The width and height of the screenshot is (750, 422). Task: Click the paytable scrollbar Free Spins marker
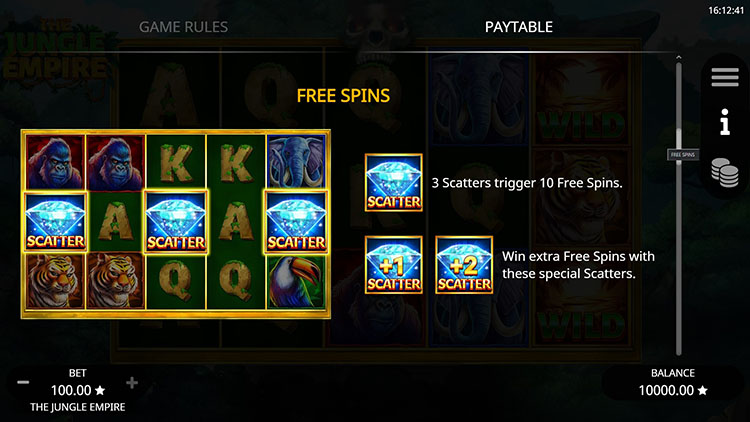pyautogui.click(x=682, y=155)
